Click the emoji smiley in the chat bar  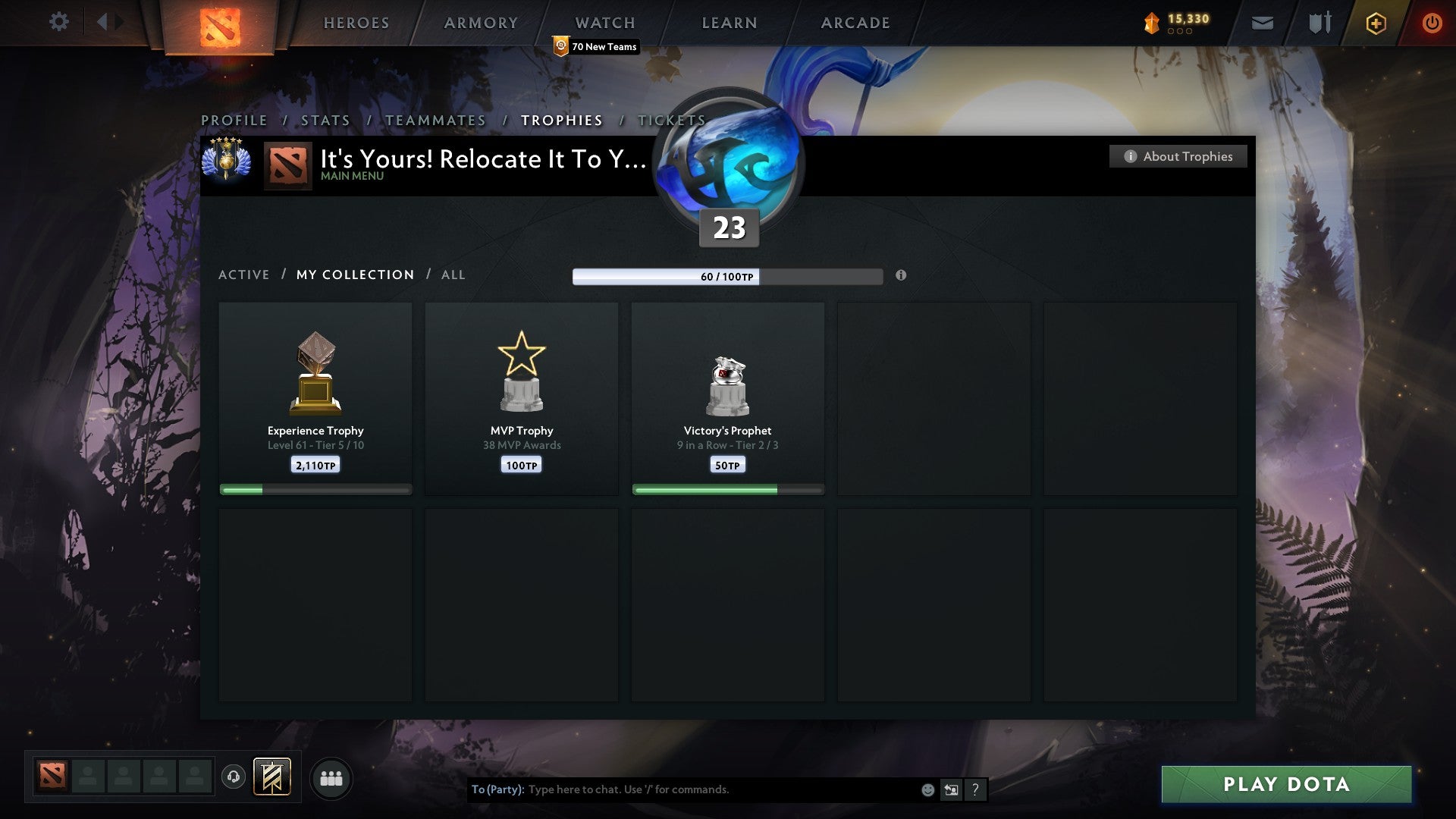click(927, 789)
